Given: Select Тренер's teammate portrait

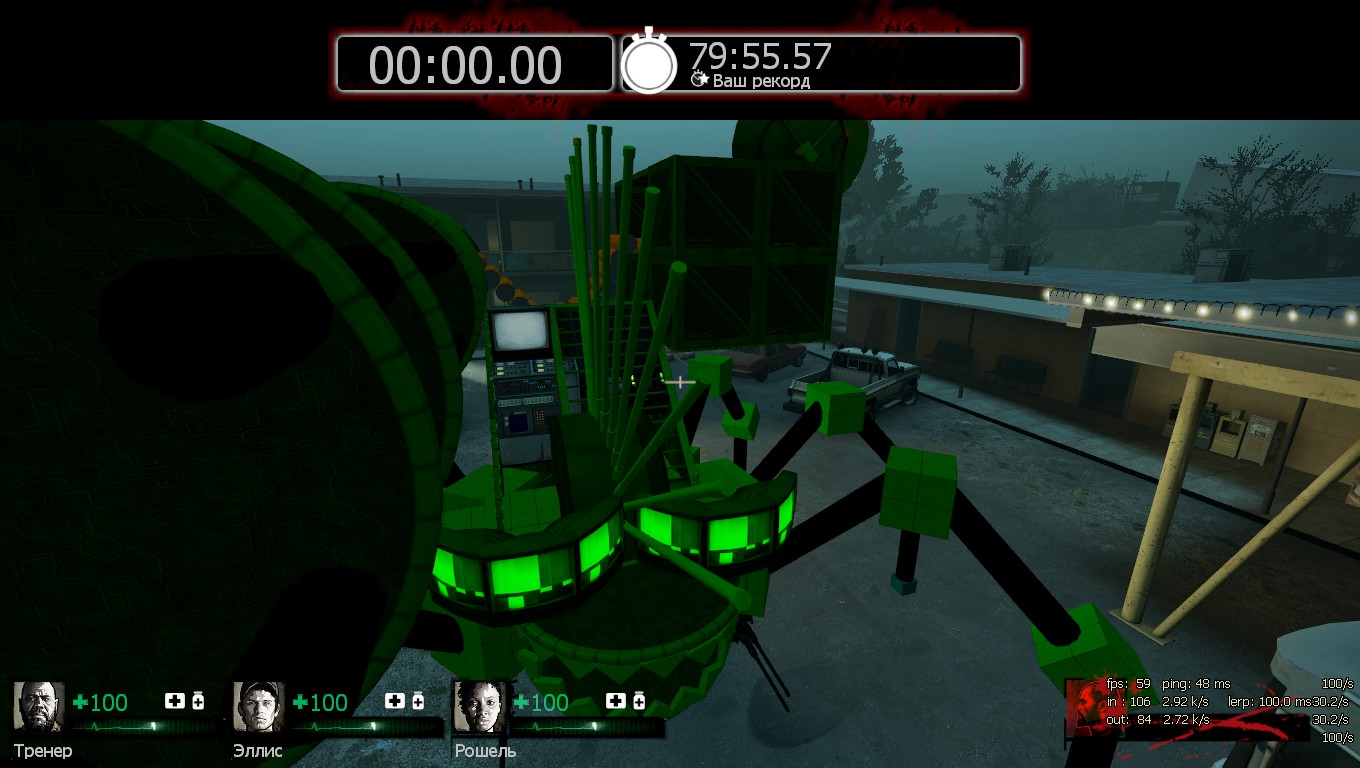Looking at the screenshot, I should [39, 707].
